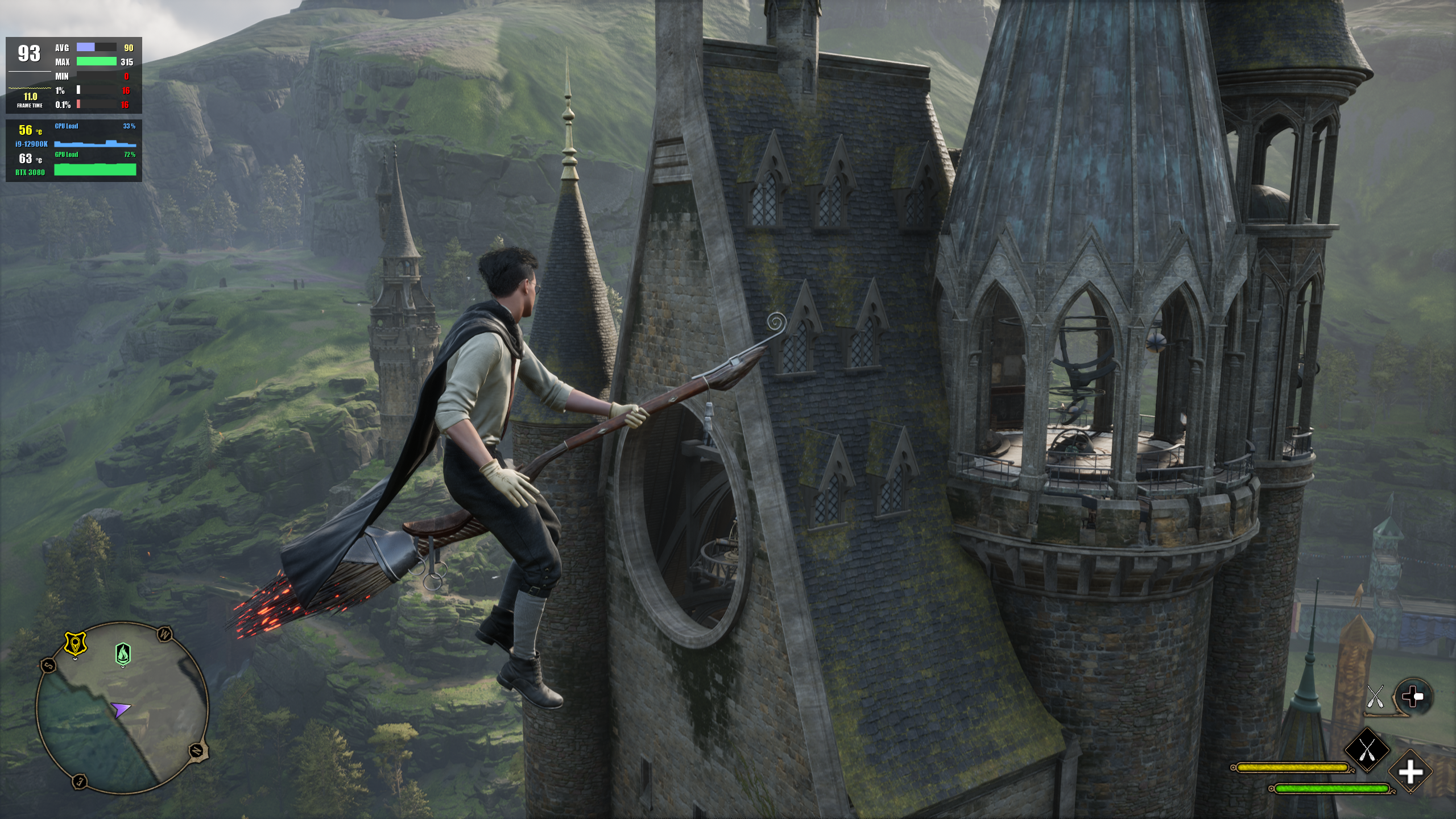Screen dimensions: 1456x819
Task: Click the N compass marker on minimap
Action: point(197,750)
